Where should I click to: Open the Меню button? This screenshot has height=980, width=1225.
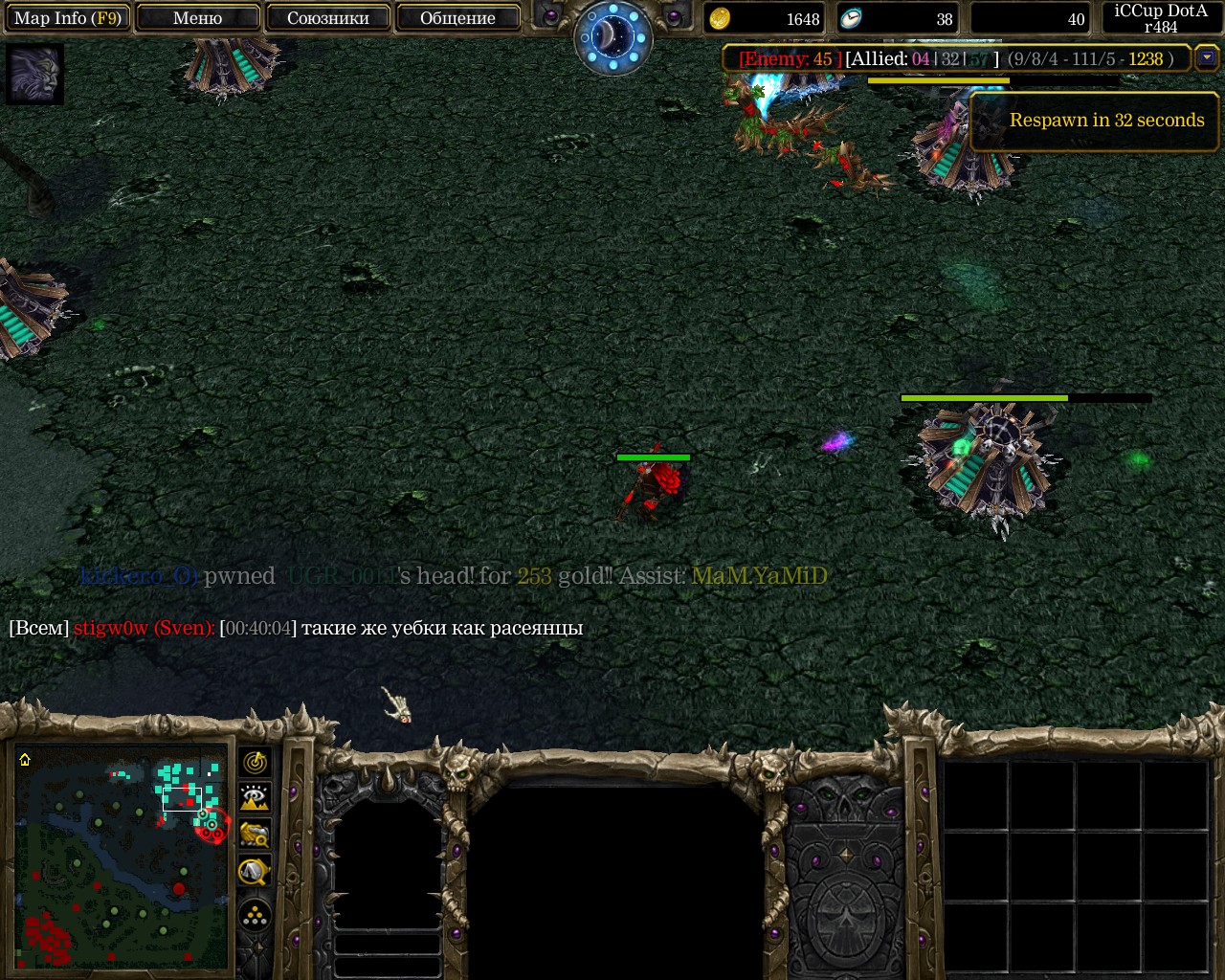198,18
